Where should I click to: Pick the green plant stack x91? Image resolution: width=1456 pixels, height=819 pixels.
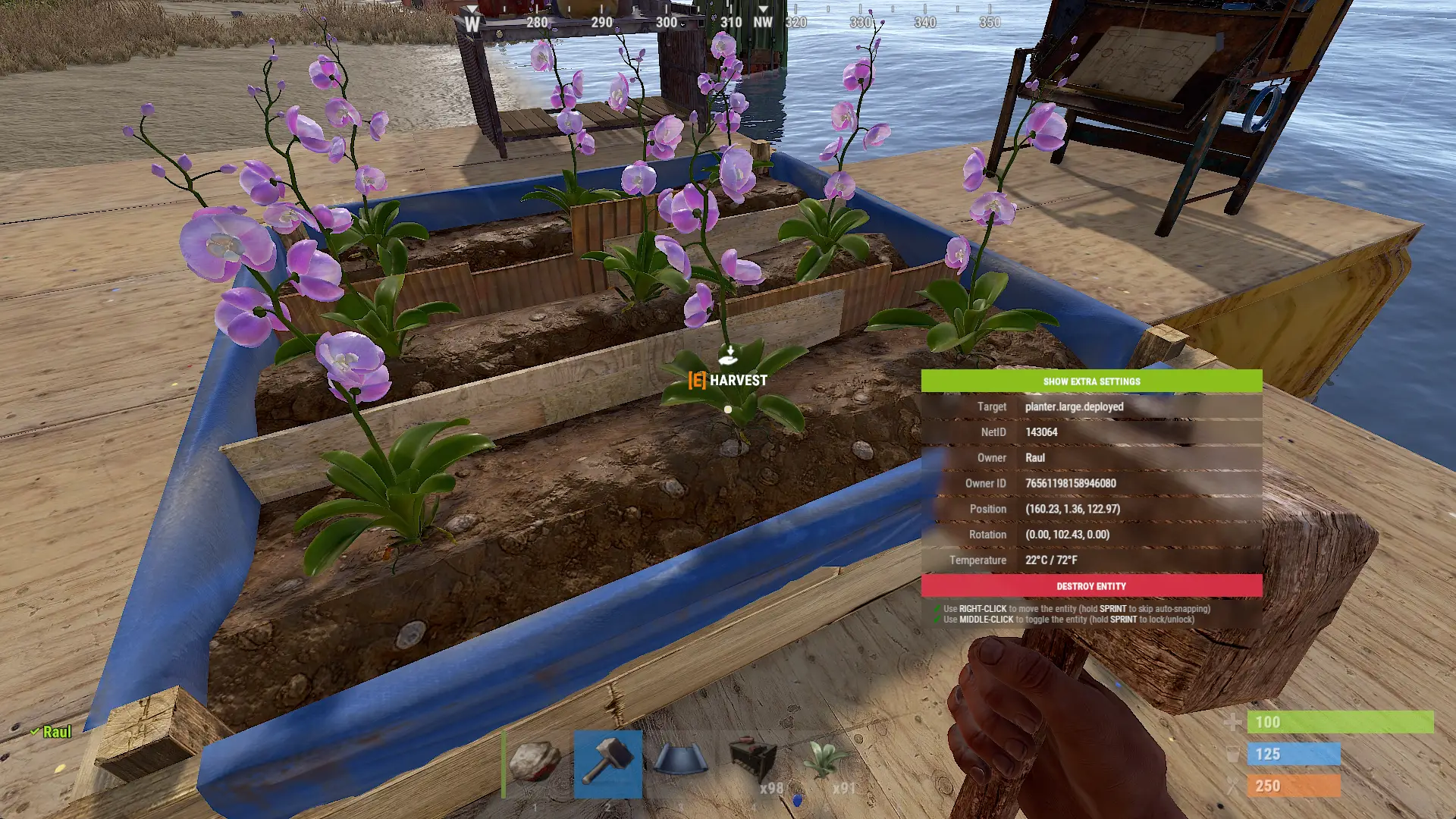(825, 763)
